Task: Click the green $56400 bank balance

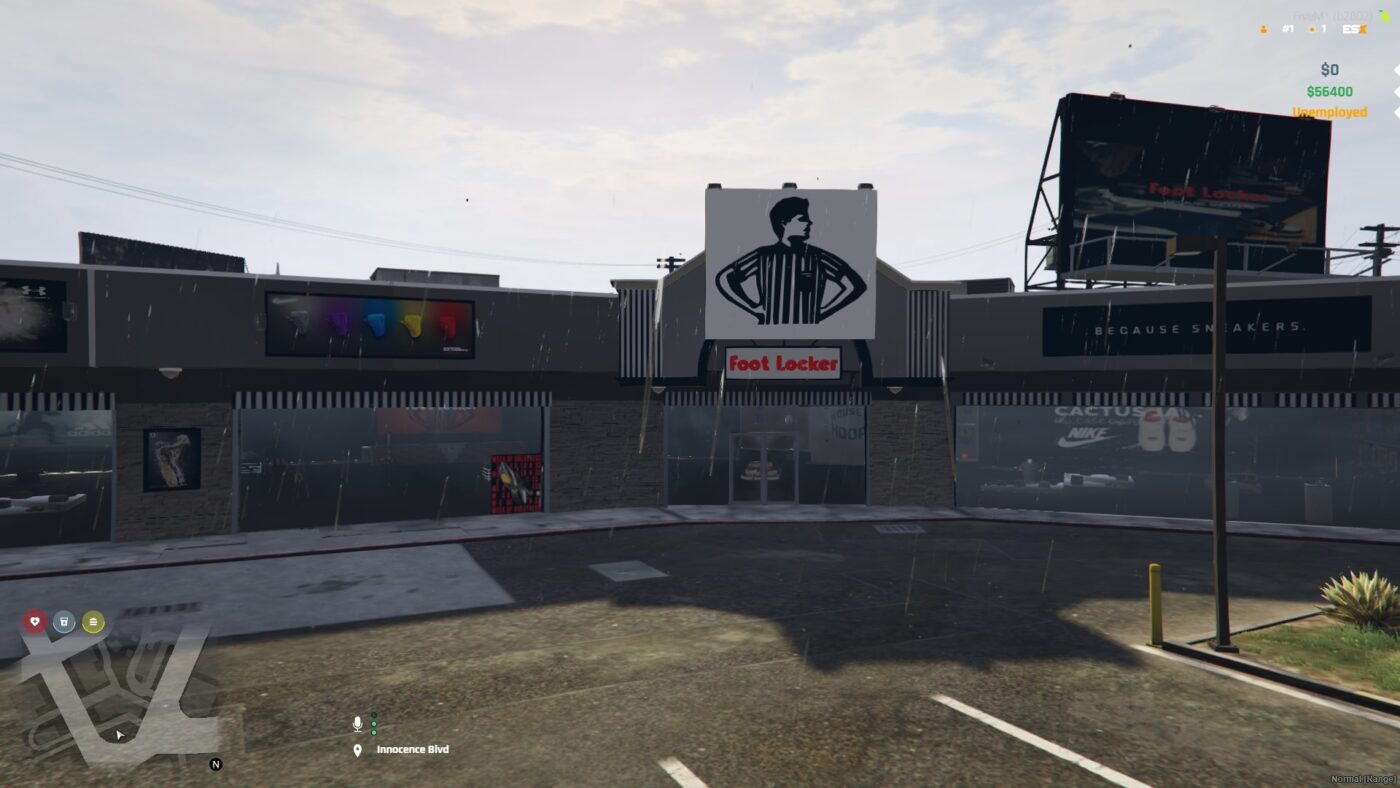Action: [1329, 91]
